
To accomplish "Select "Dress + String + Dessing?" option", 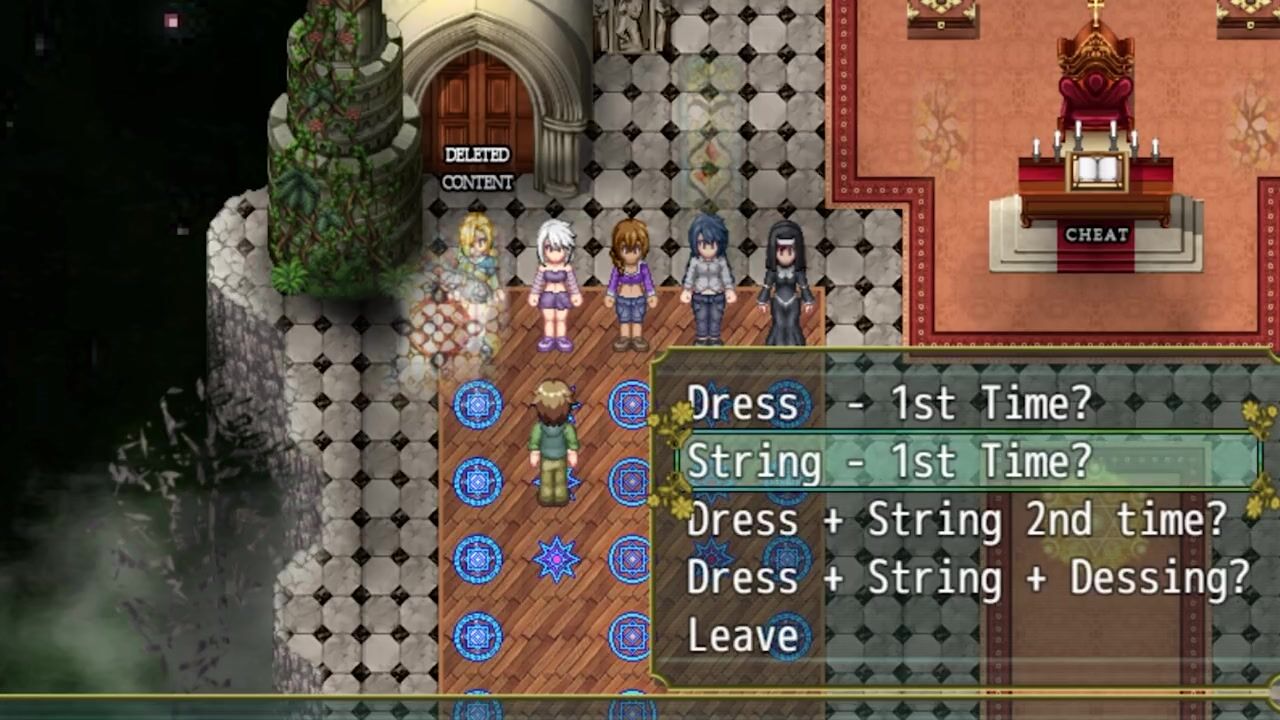I will point(967,578).
